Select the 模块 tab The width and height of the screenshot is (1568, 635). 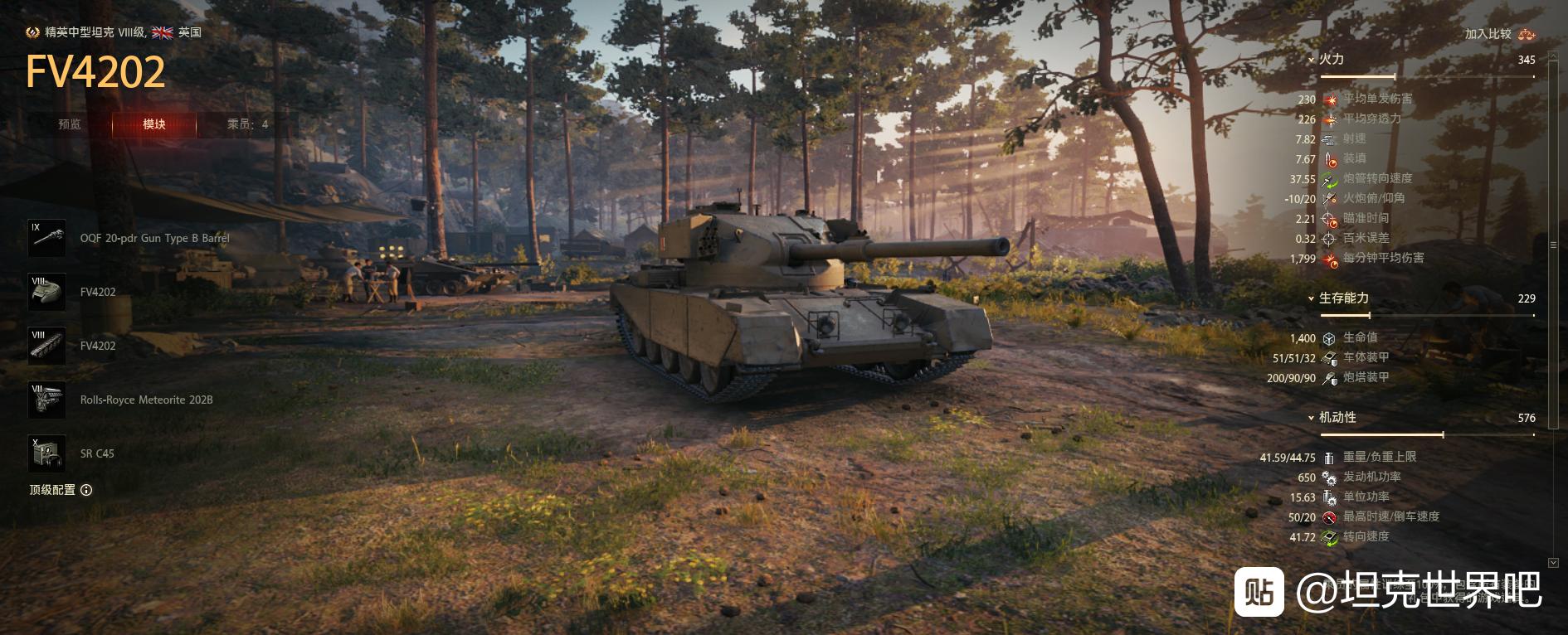(x=154, y=124)
